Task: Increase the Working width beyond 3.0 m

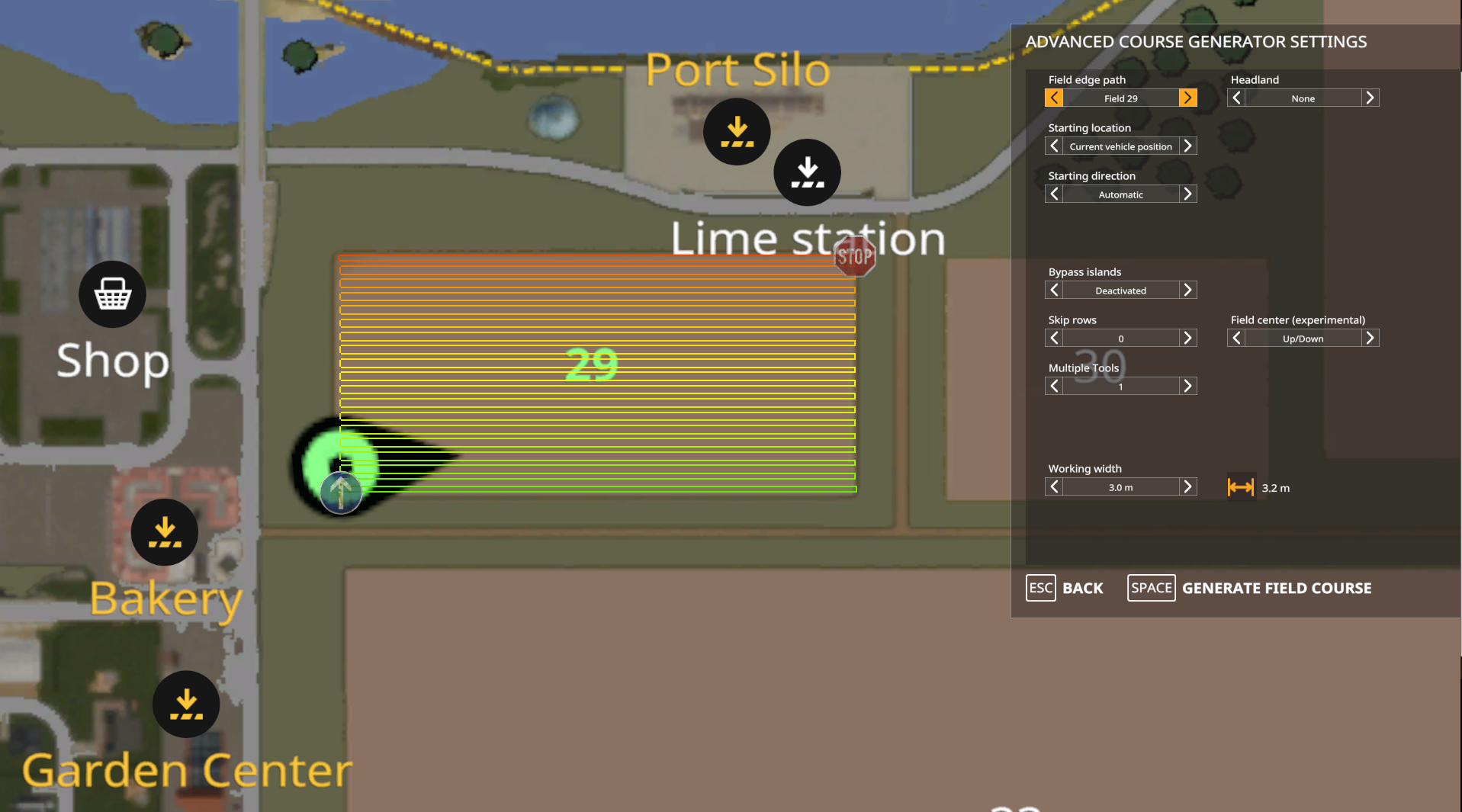Action: click(x=1187, y=486)
